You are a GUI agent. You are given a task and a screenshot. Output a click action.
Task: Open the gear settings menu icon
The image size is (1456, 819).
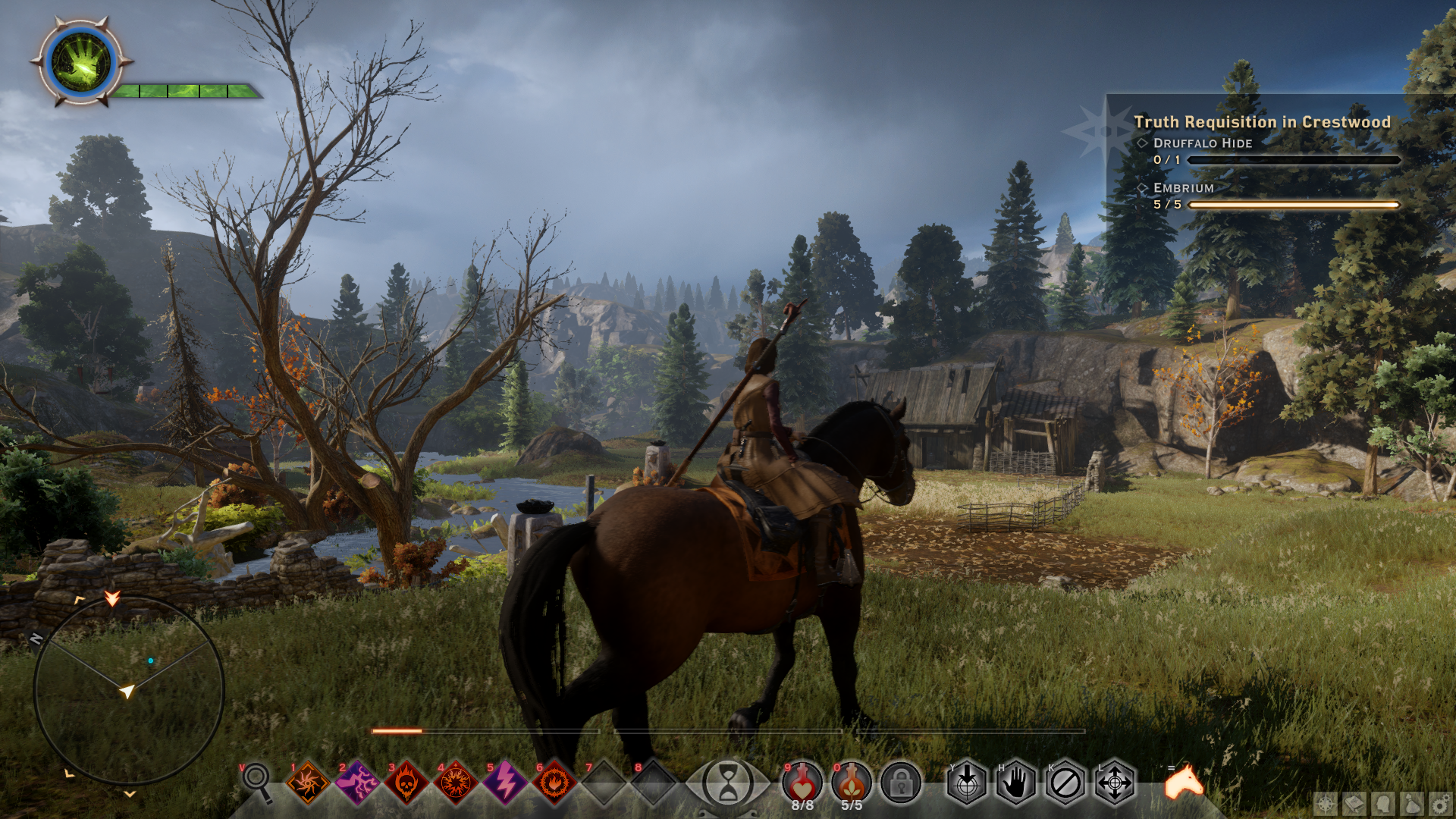click(1441, 804)
